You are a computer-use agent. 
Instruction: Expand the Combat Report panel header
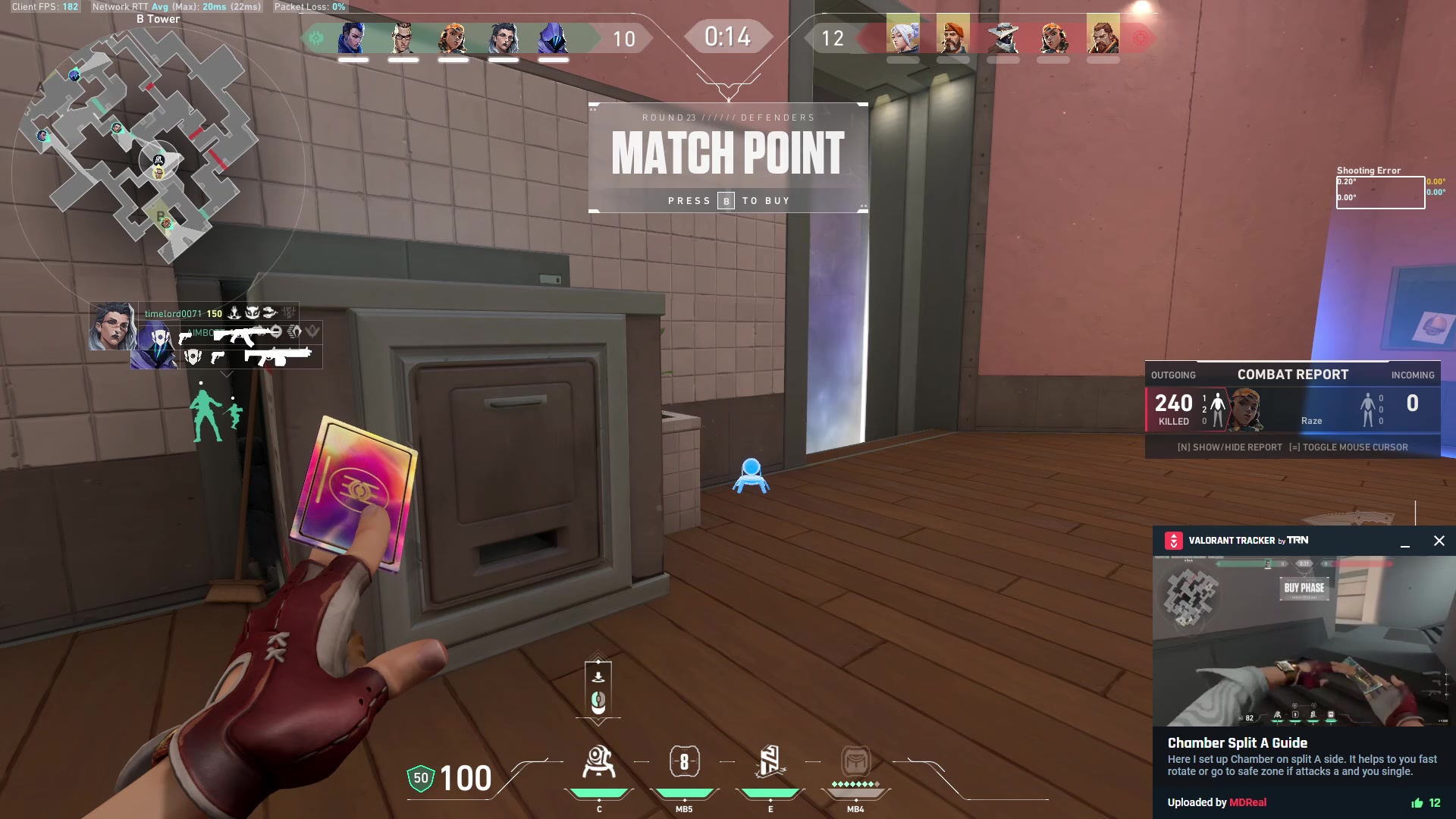1292,374
